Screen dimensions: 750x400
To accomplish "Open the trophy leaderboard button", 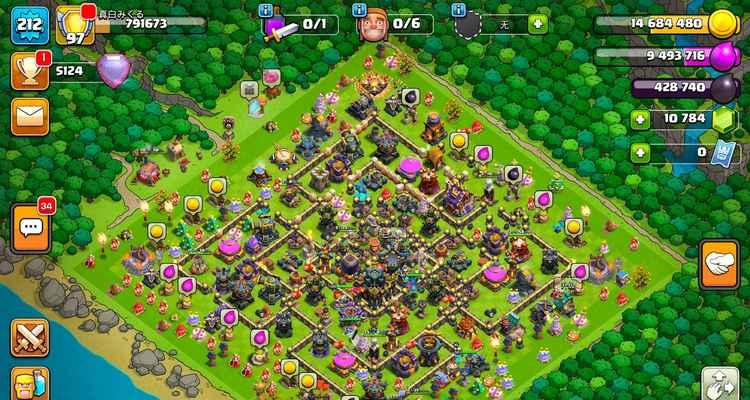I will [29, 69].
